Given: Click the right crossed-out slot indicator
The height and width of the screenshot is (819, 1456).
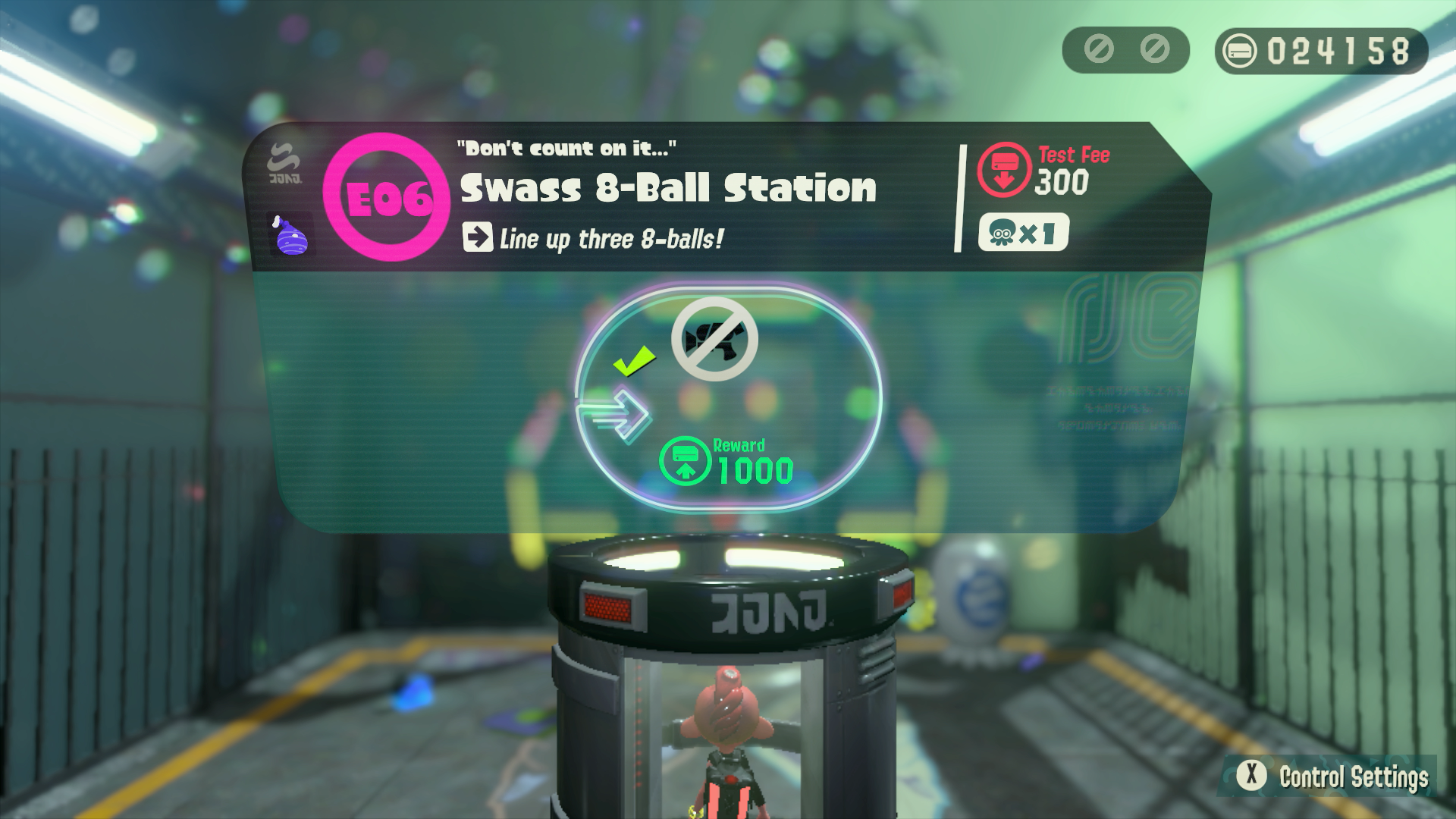Looking at the screenshot, I should point(1153,51).
